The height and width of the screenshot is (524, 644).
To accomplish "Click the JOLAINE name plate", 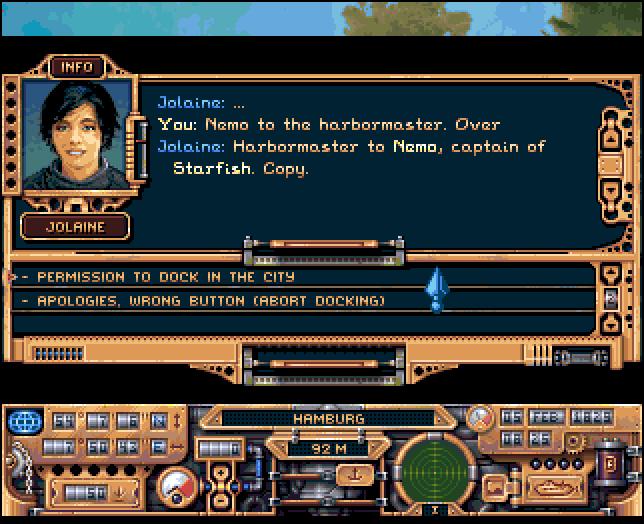I will click(x=75, y=227).
